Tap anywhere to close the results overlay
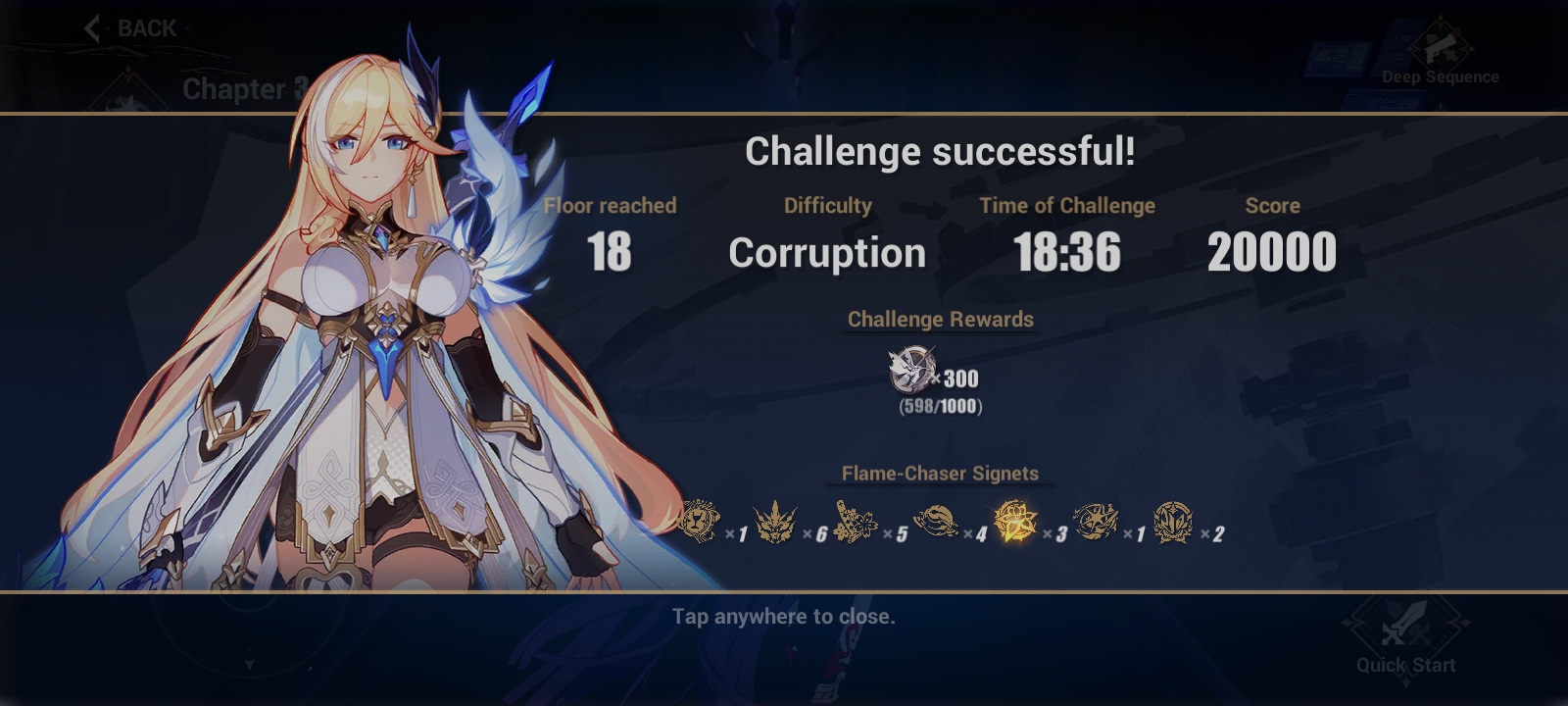1568x706 pixels. pos(784,617)
